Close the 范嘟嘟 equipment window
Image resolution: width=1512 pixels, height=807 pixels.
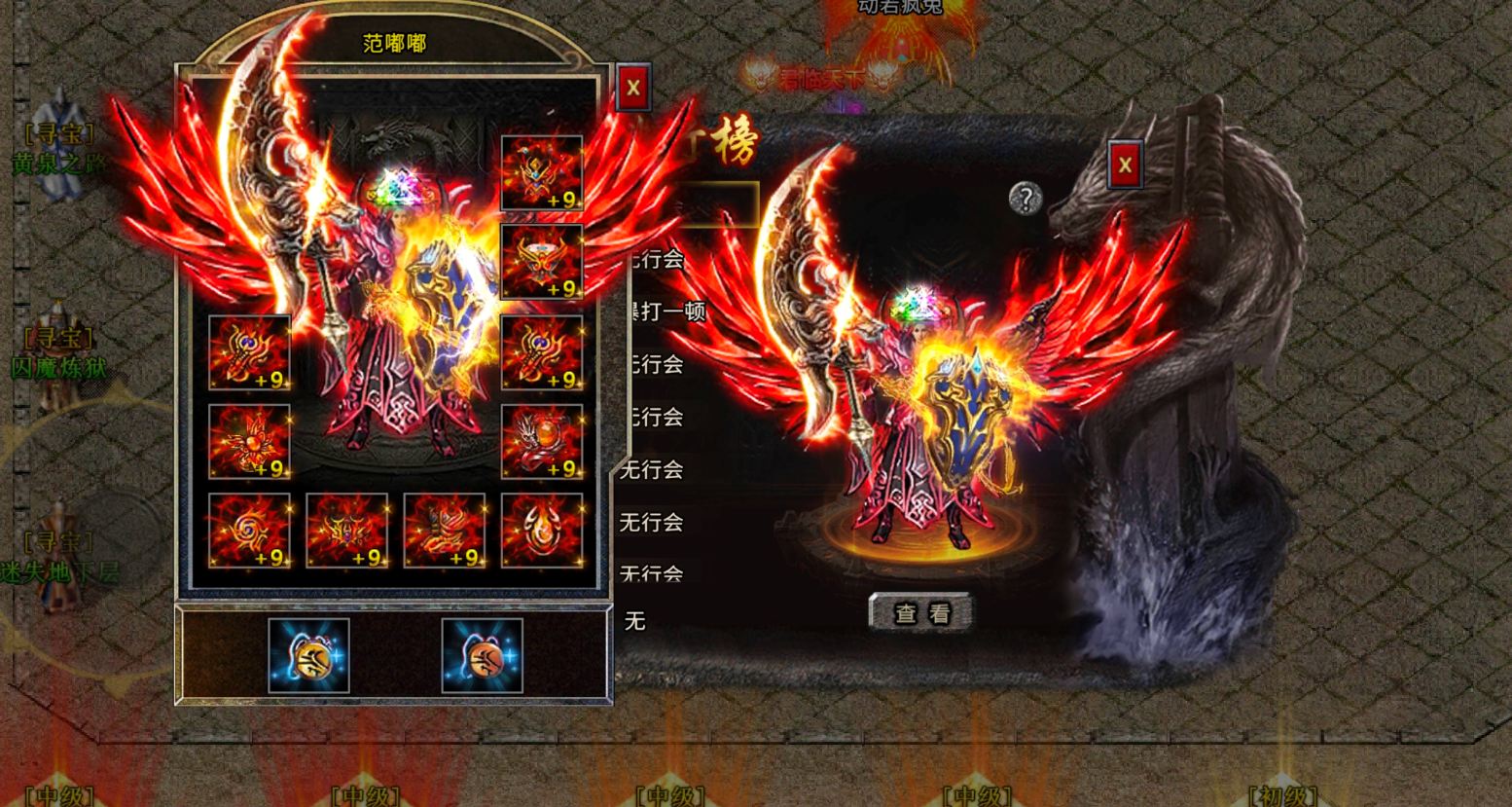(x=631, y=87)
